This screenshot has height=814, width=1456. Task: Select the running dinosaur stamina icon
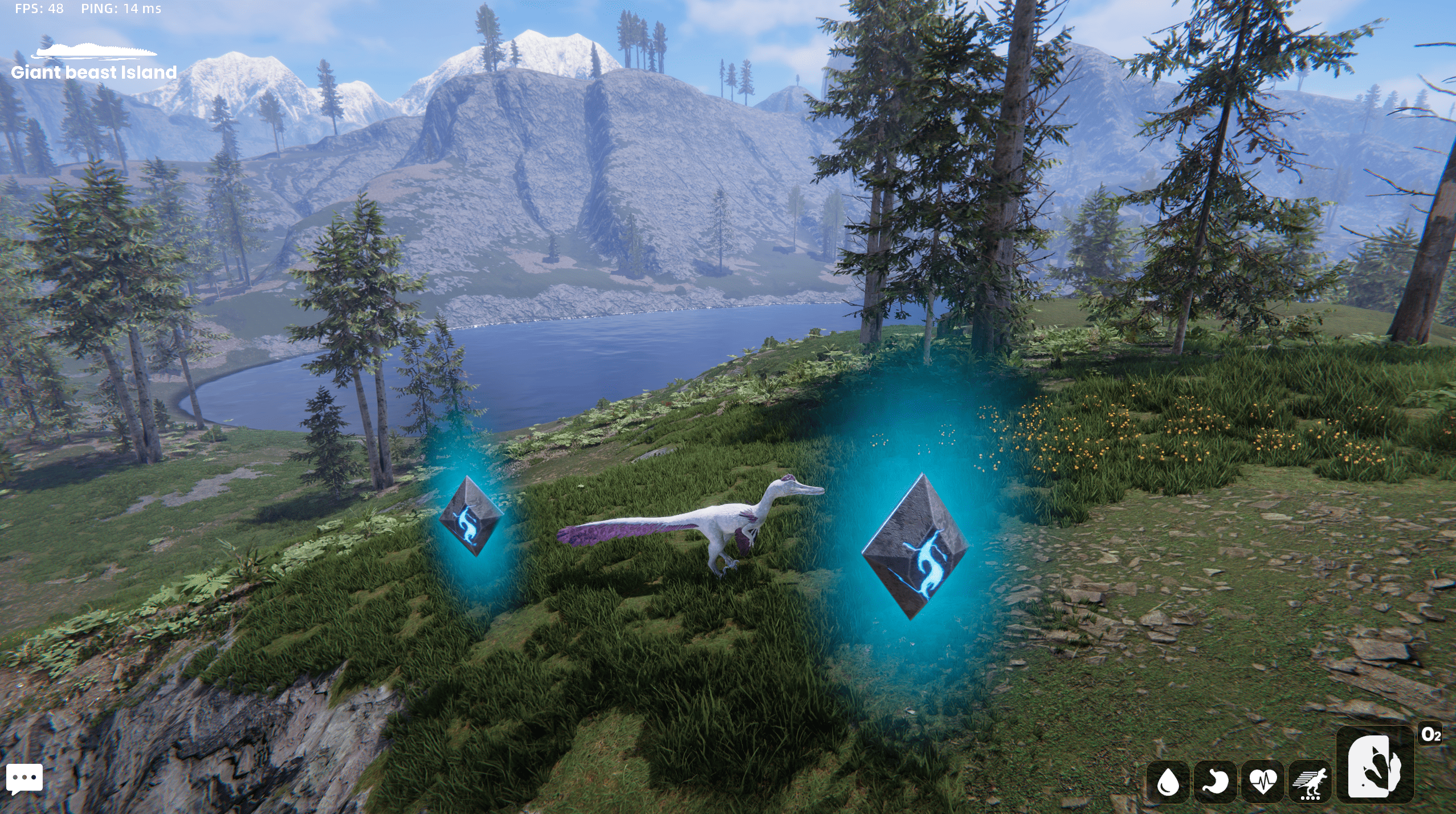pyautogui.click(x=1310, y=782)
